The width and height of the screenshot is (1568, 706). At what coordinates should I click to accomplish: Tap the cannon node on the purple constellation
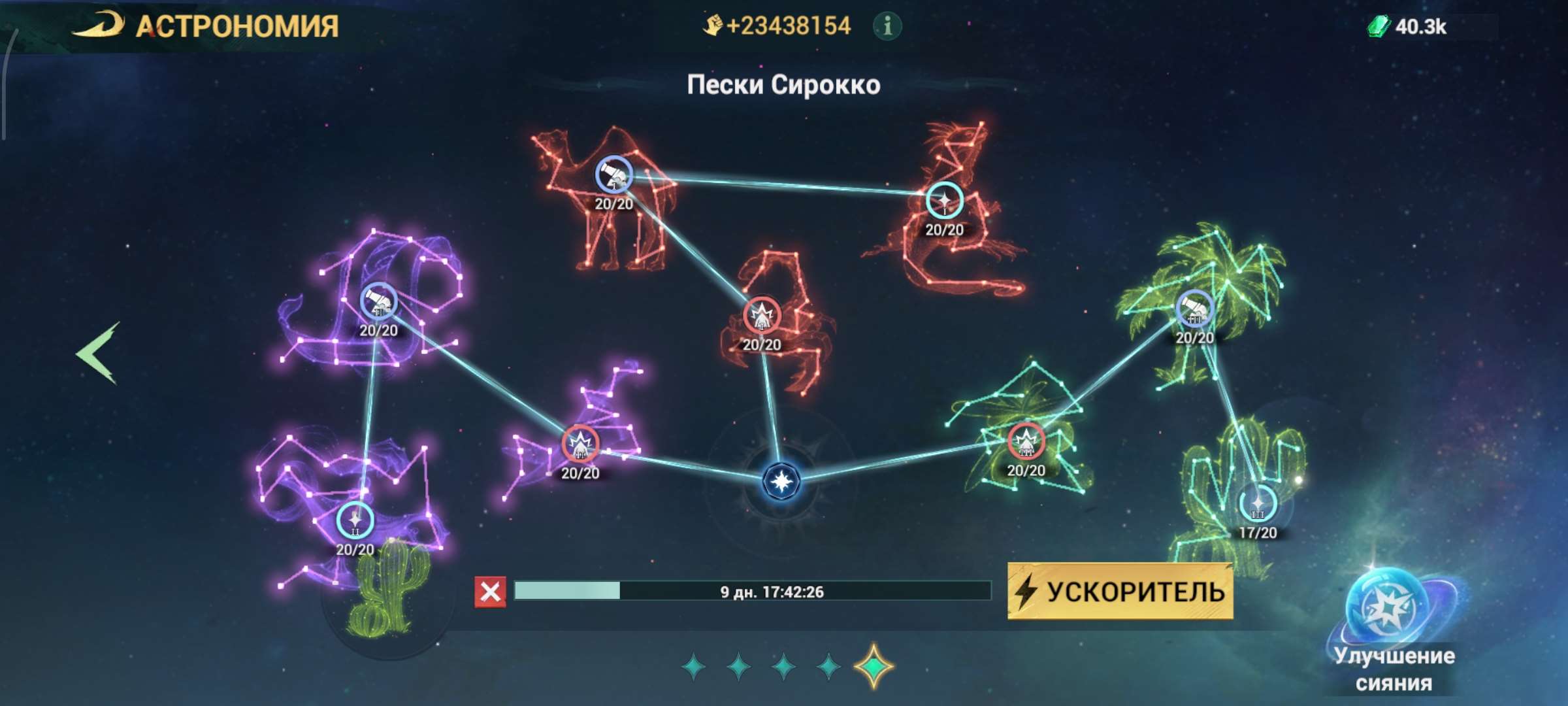(x=380, y=301)
